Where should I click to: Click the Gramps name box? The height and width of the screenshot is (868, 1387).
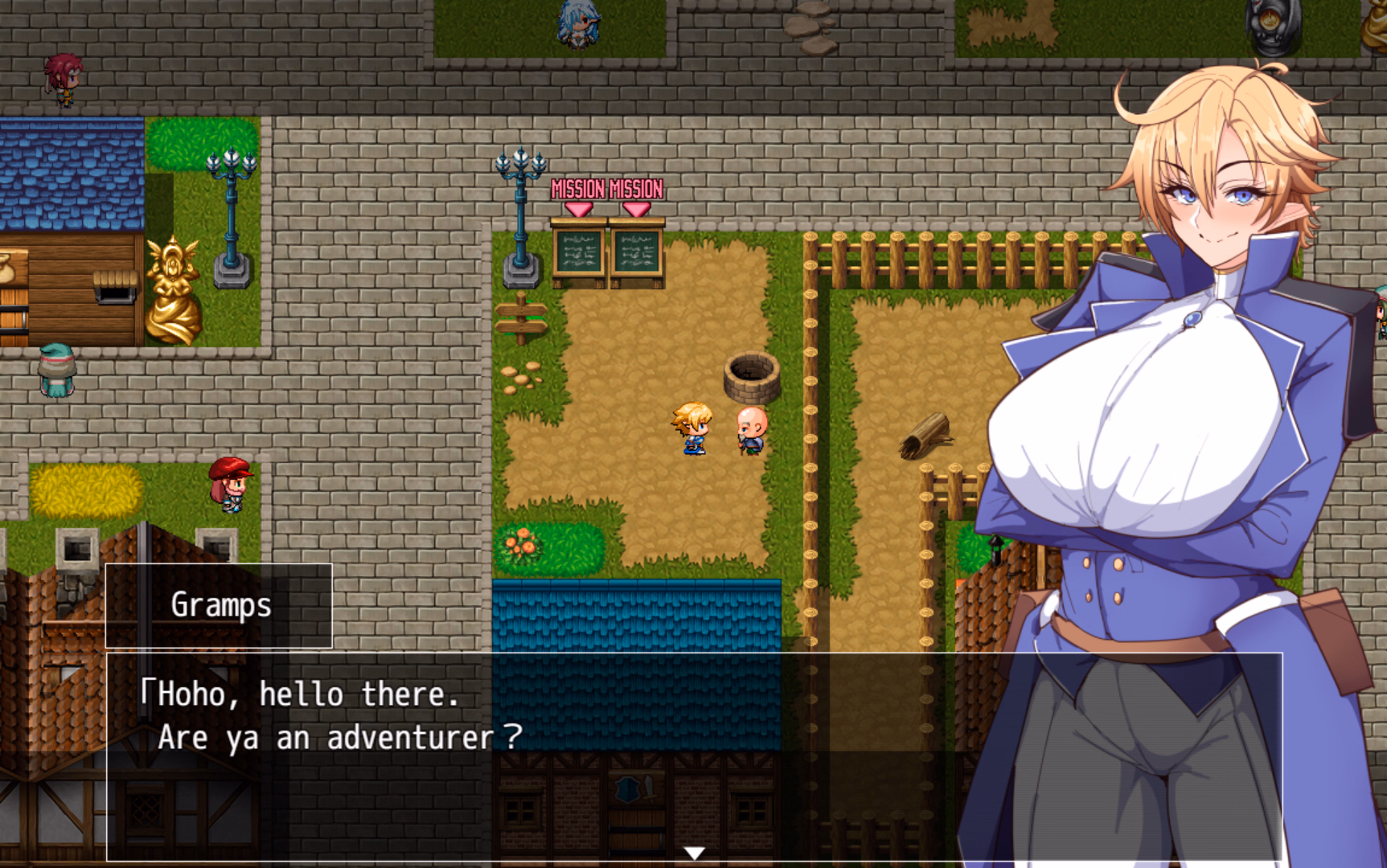click(220, 606)
